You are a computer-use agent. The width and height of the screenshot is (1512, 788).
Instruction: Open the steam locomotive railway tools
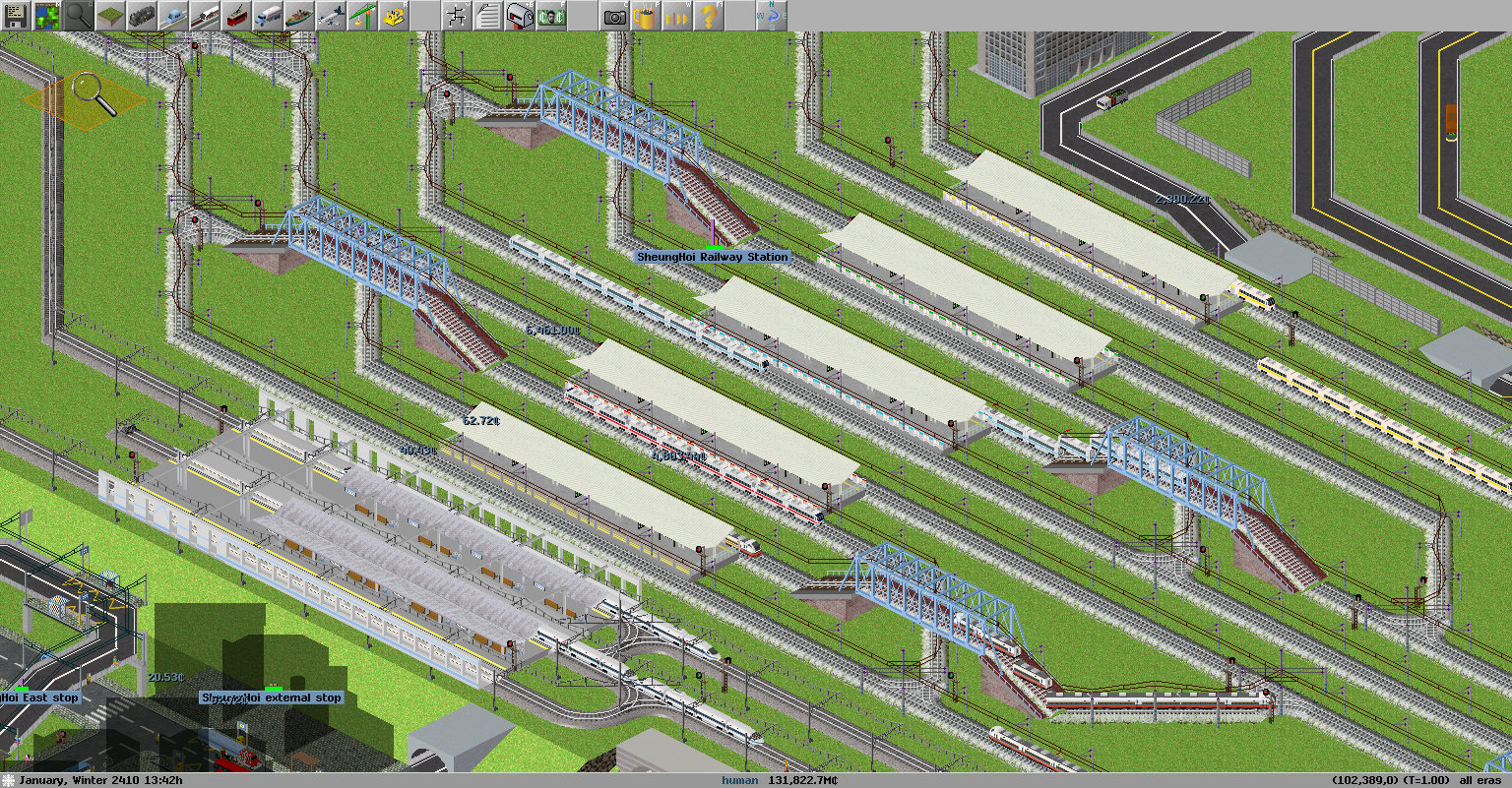142,16
